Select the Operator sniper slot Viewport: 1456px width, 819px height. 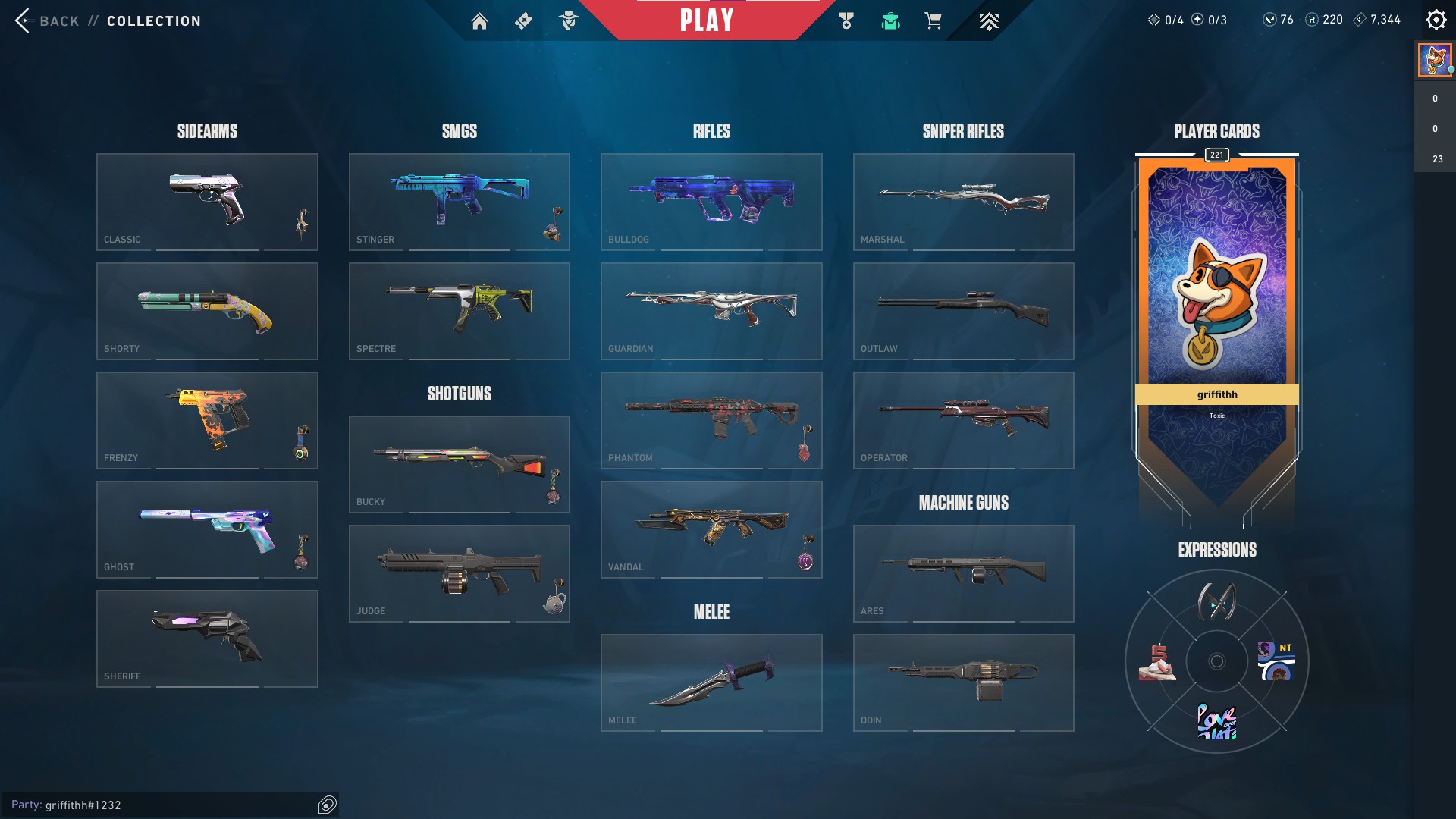click(963, 420)
